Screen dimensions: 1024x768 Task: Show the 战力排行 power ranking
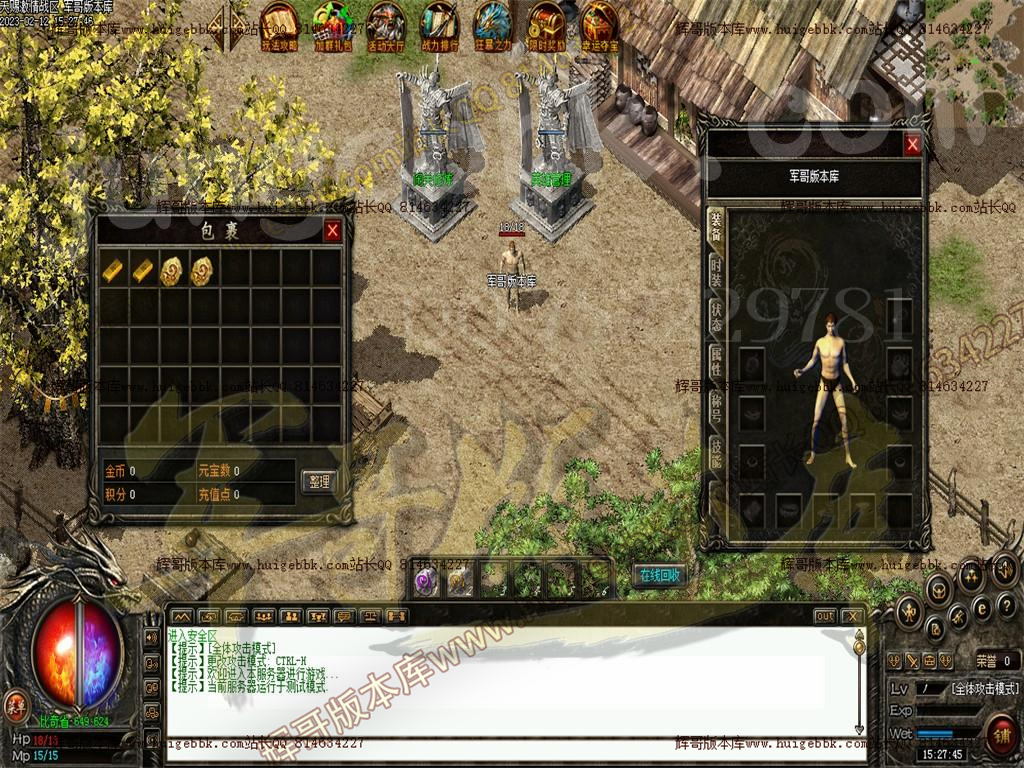pyautogui.click(x=440, y=24)
